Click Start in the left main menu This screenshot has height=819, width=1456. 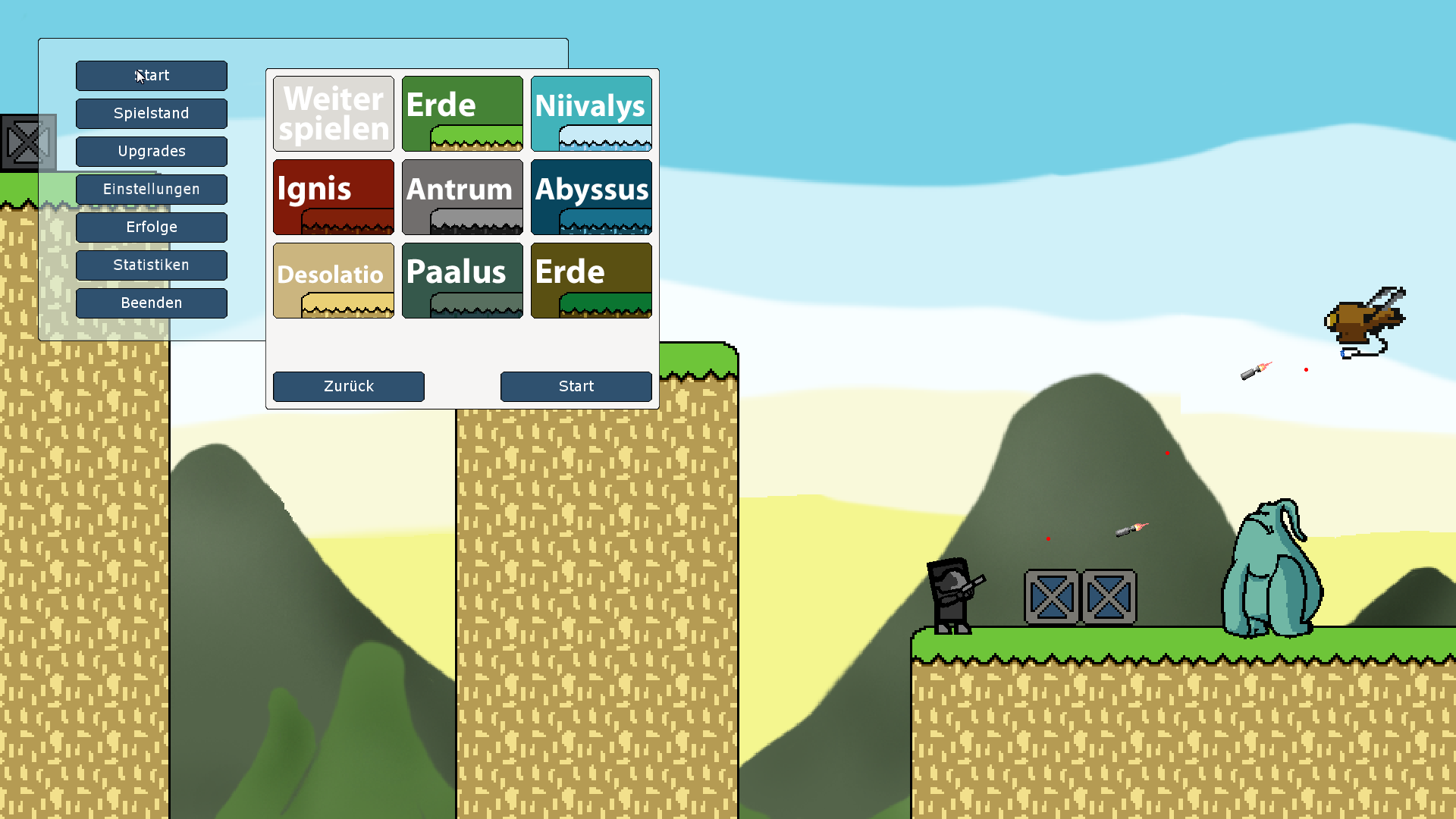152,76
